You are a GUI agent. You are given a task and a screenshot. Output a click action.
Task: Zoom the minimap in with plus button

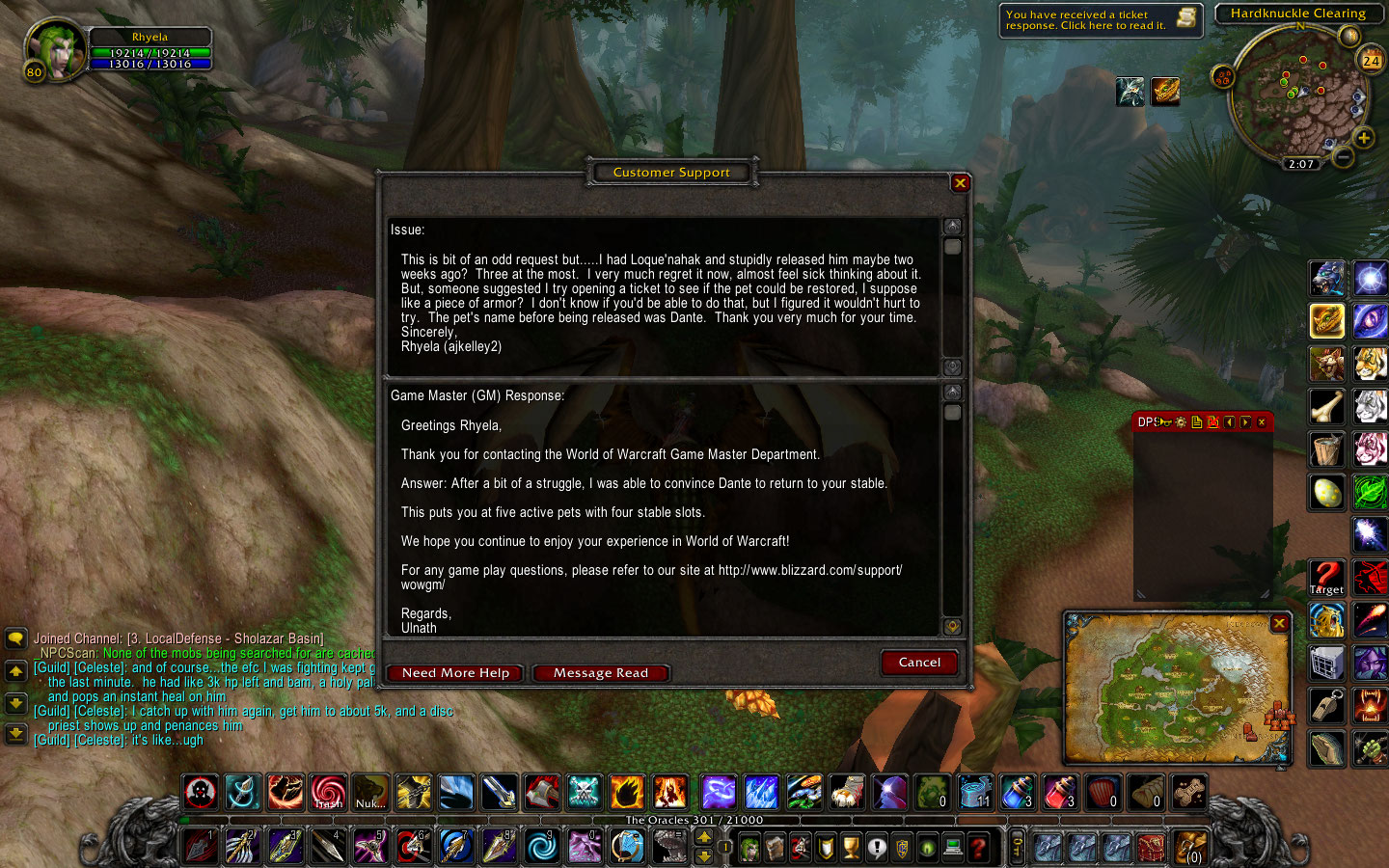tap(1365, 138)
